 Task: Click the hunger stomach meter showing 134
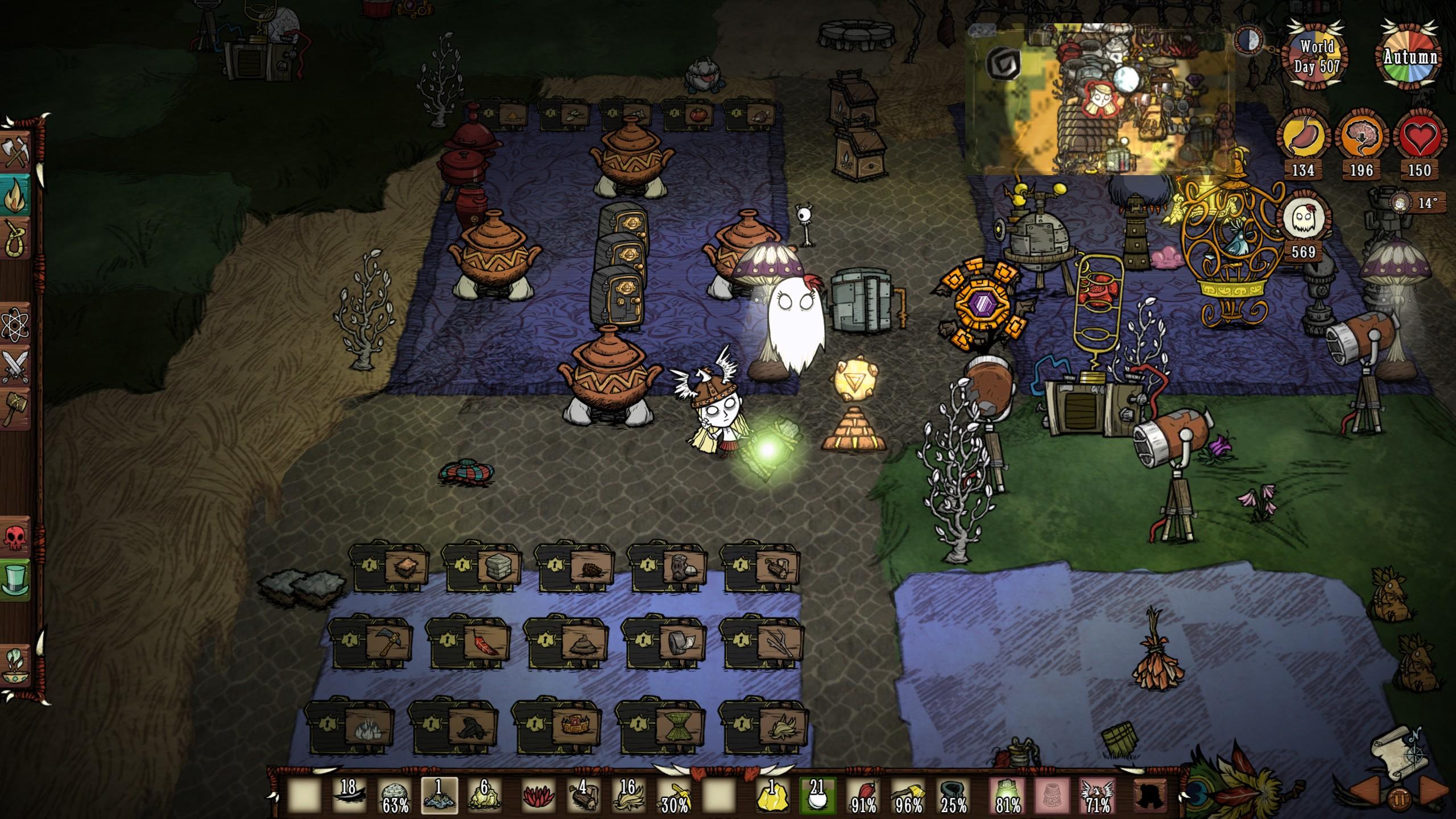1304,136
